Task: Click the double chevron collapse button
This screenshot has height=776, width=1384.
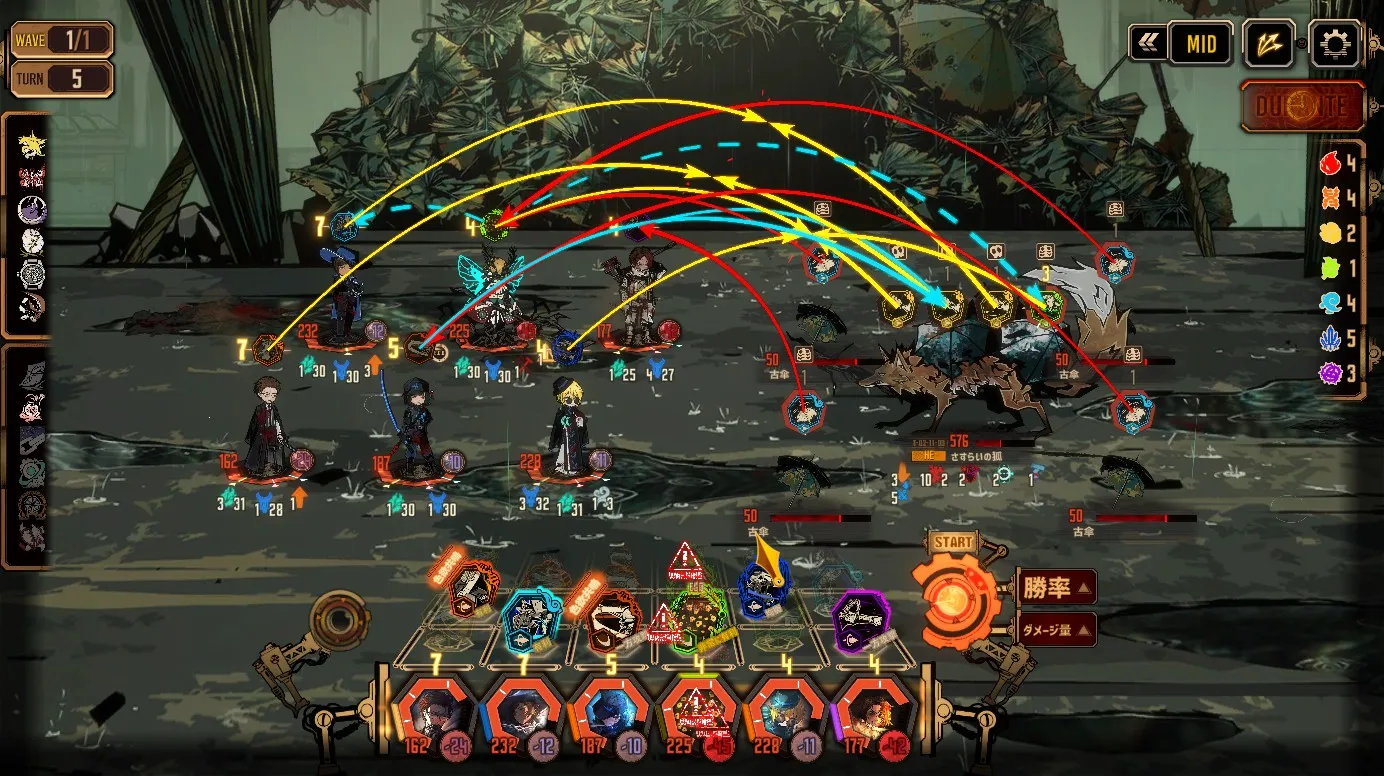Action: (x=1148, y=44)
